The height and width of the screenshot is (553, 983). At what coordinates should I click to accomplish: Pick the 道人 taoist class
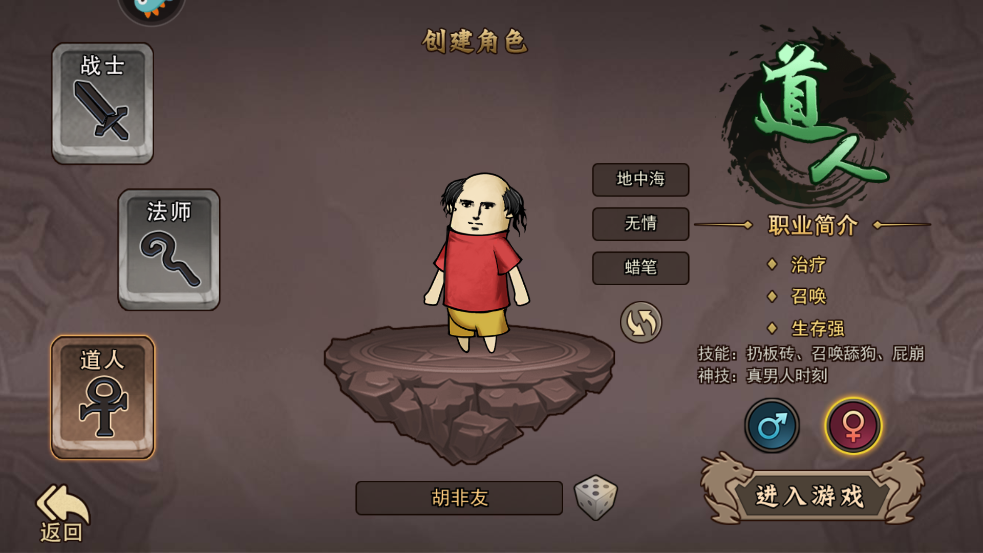pyautogui.click(x=103, y=397)
